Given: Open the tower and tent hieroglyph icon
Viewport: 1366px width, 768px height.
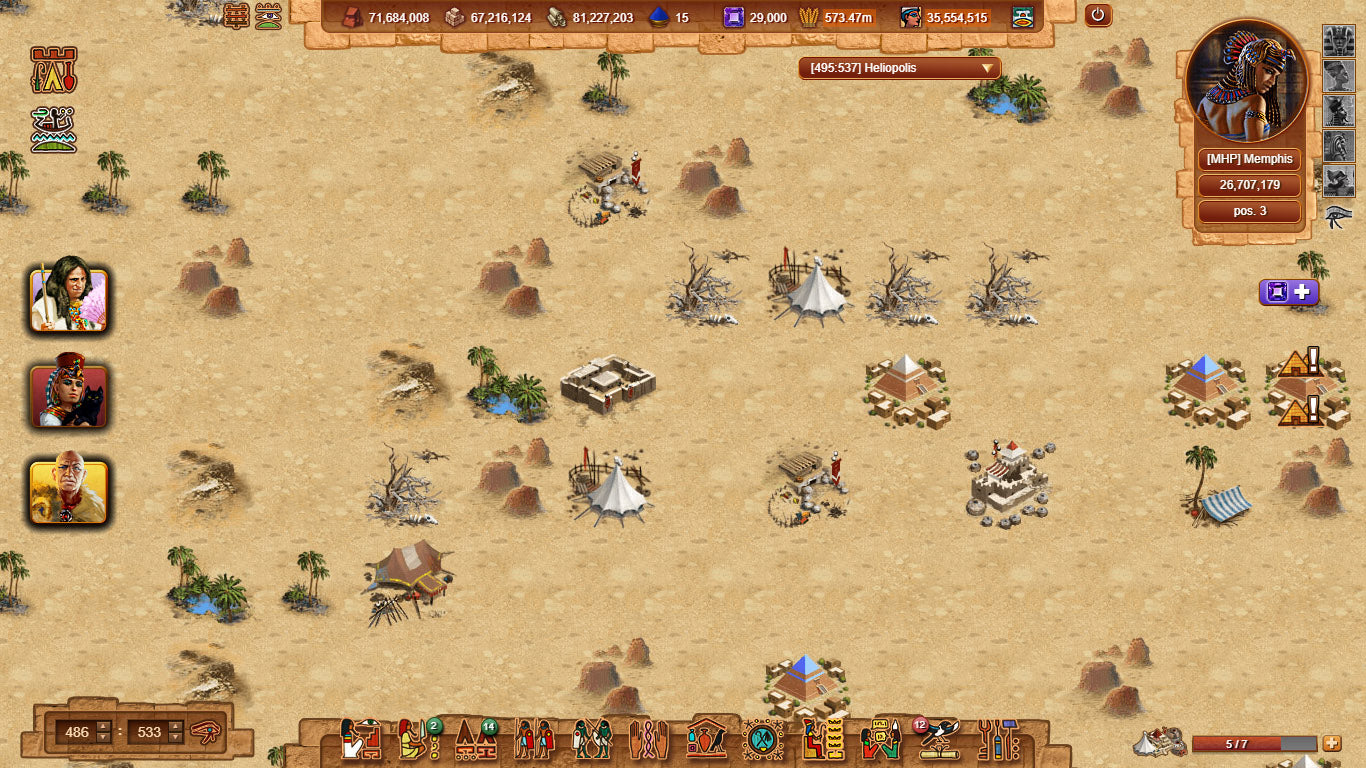Looking at the screenshot, I should click(54, 69).
